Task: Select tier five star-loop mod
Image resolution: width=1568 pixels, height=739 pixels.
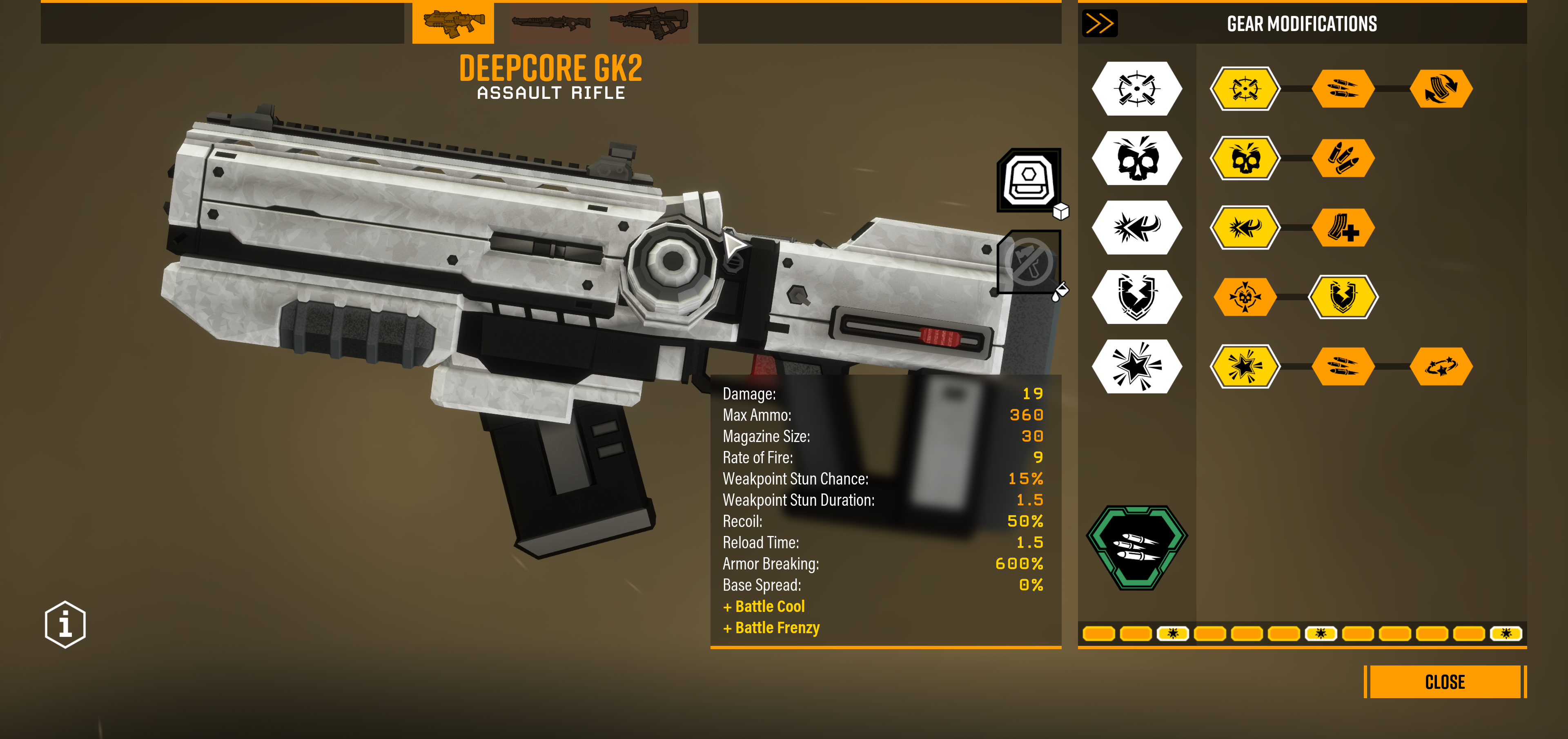Action: click(x=1441, y=366)
